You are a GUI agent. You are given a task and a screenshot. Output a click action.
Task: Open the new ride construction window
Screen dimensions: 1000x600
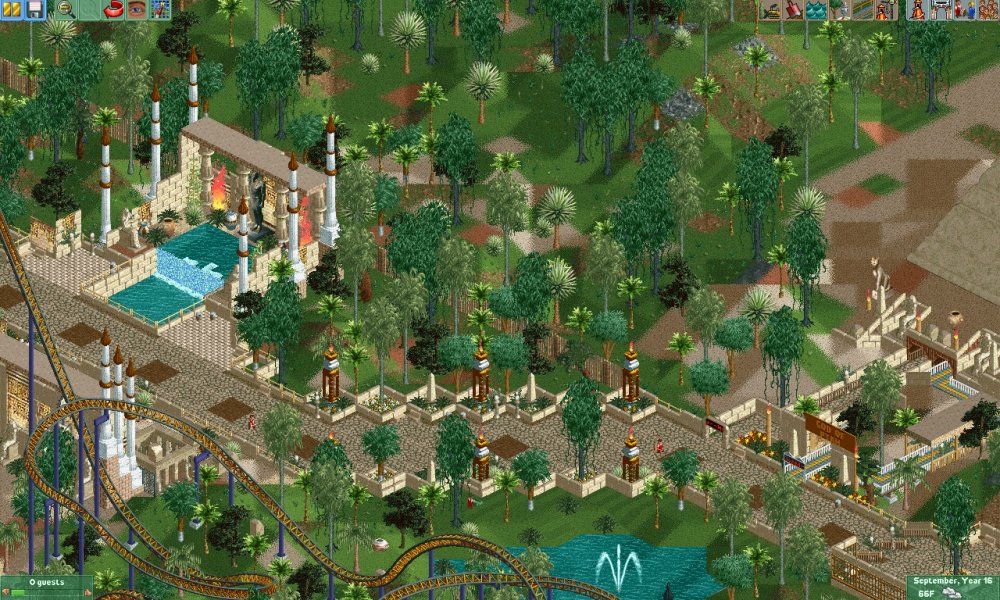pyautogui.click(x=885, y=10)
